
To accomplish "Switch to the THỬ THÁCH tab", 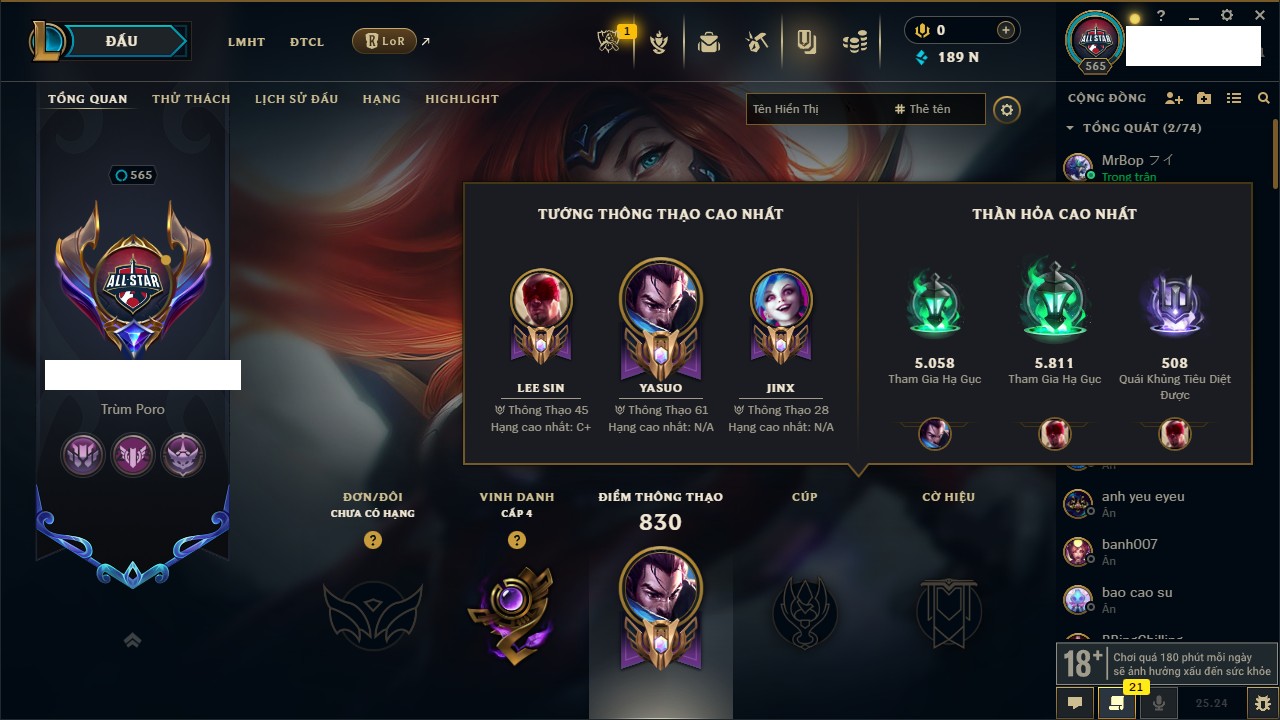I will pos(191,99).
